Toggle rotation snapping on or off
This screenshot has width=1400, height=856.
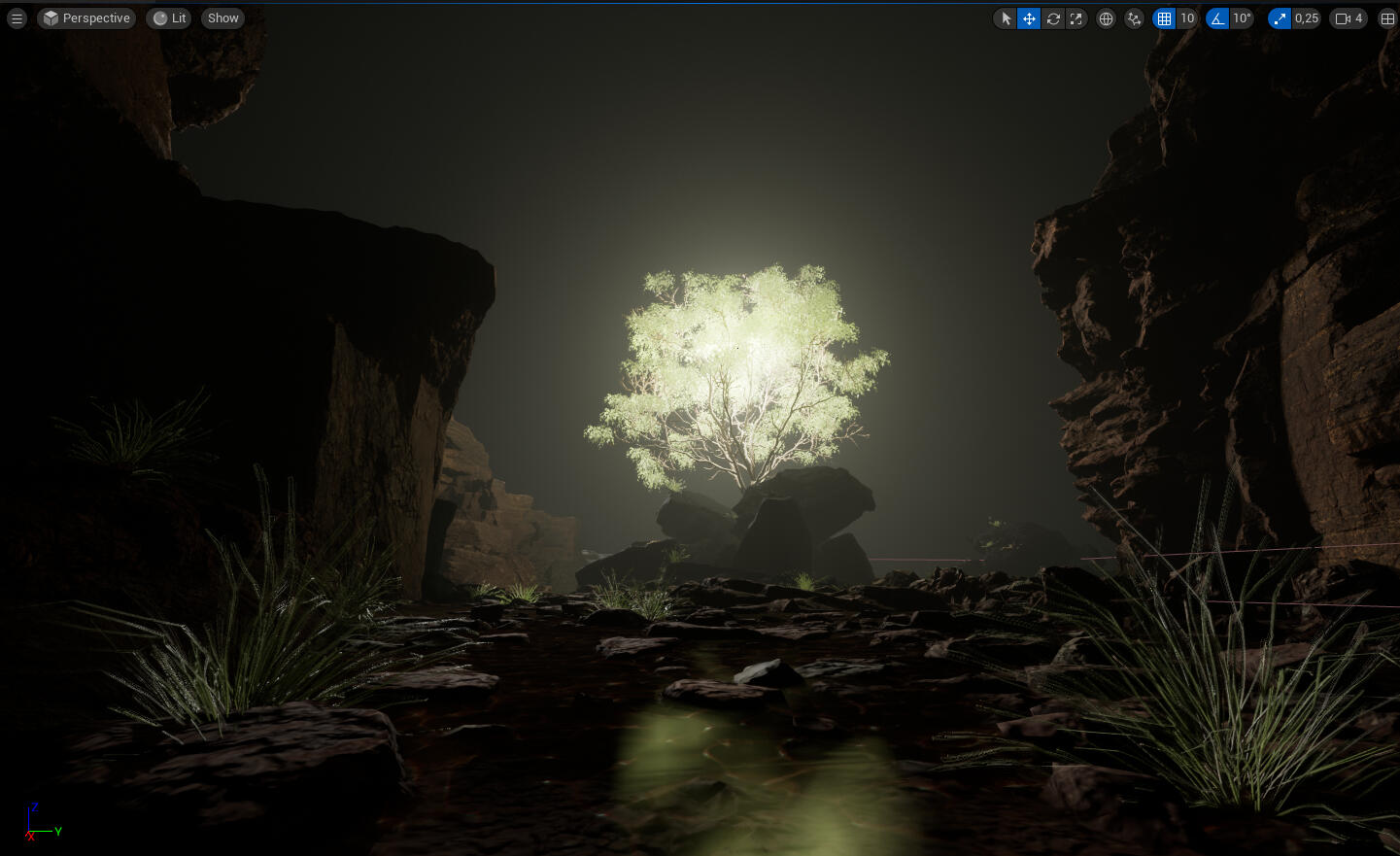(1217, 18)
